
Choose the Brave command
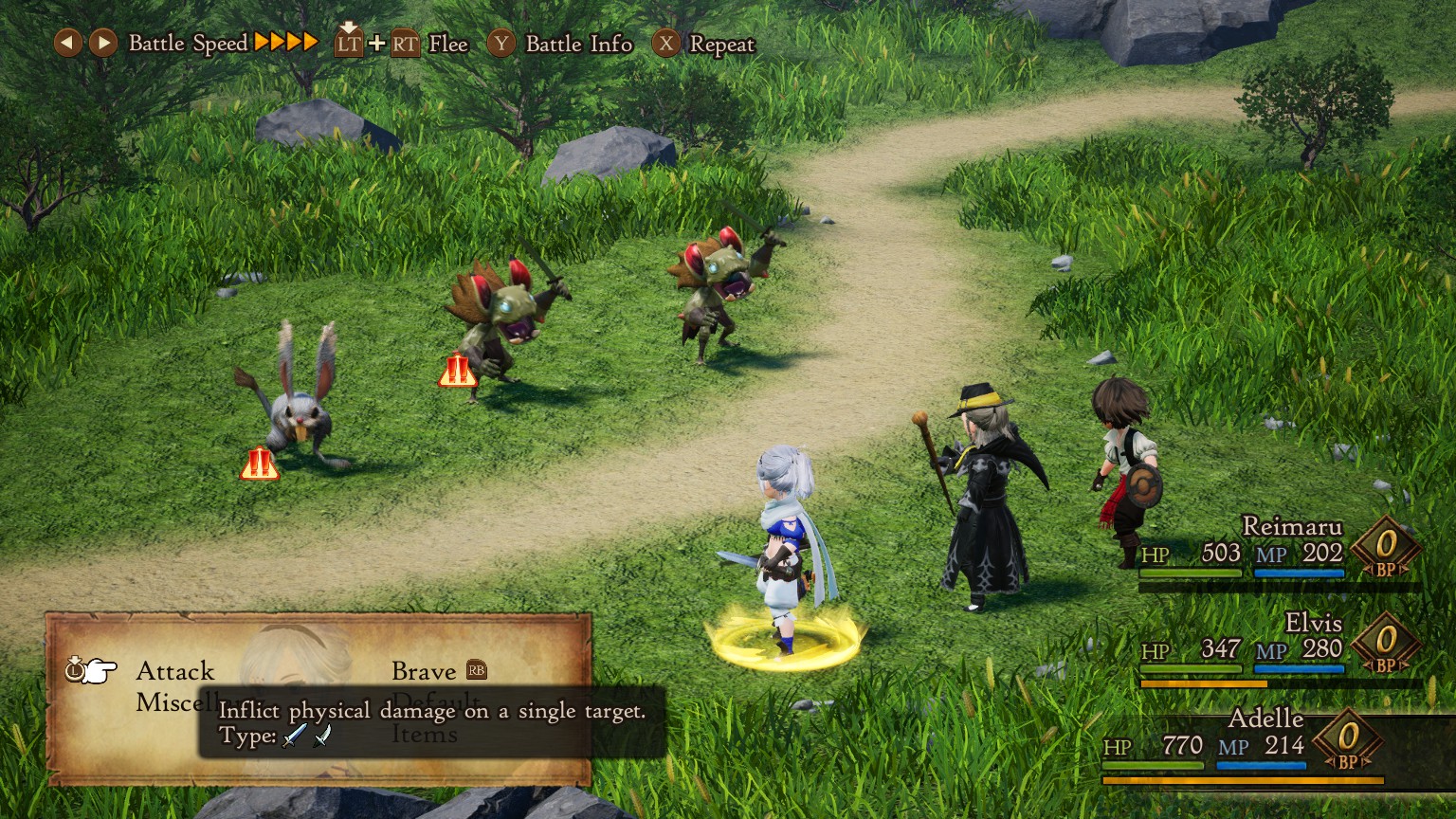424,671
